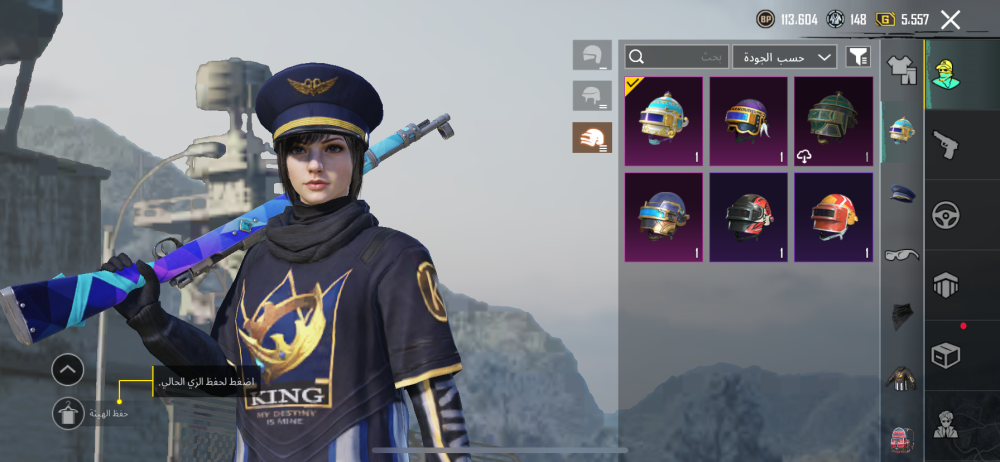Switch to the pistol weapons tab
The width and height of the screenshot is (1000, 462).
pyautogui.click(x=945, y=146)
